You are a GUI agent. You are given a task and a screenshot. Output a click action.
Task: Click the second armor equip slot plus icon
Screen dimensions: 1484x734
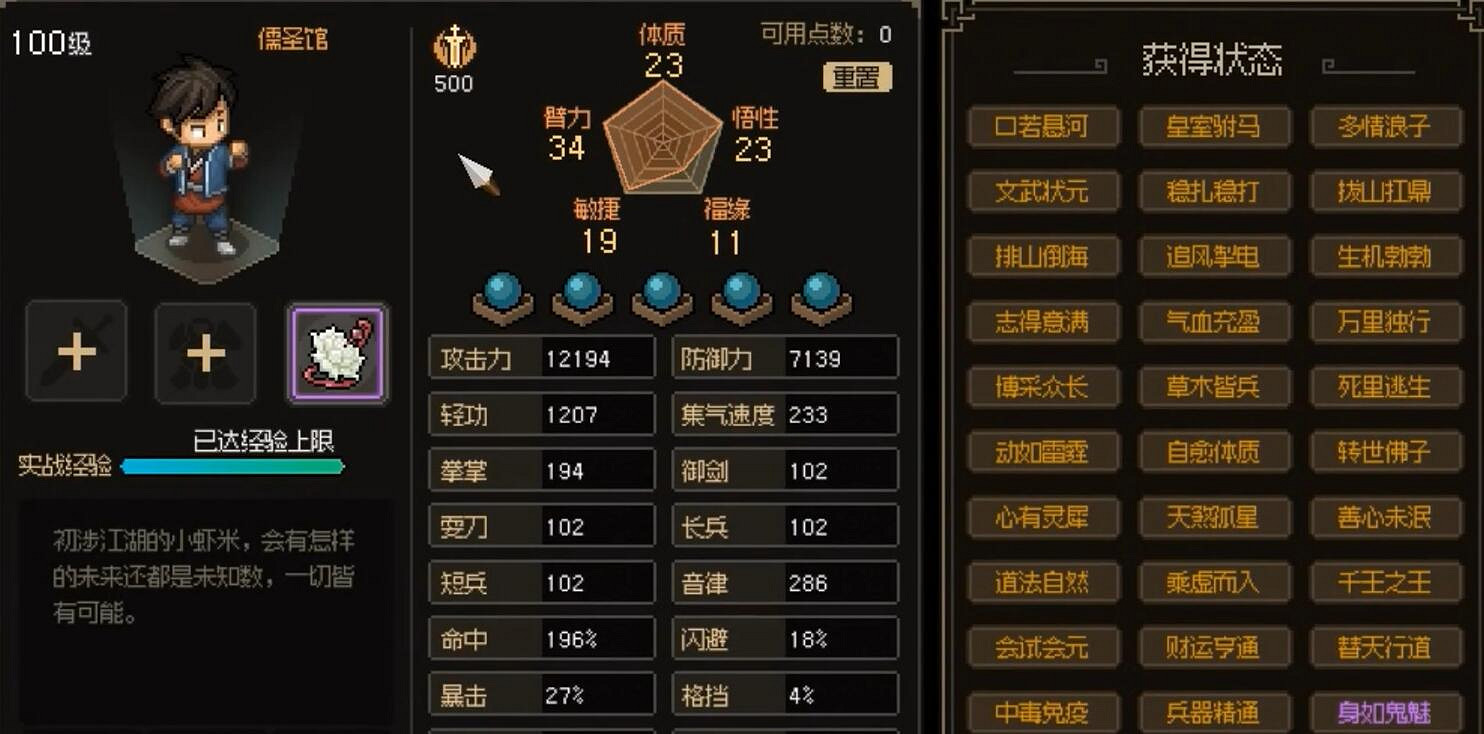pos(205,352)
